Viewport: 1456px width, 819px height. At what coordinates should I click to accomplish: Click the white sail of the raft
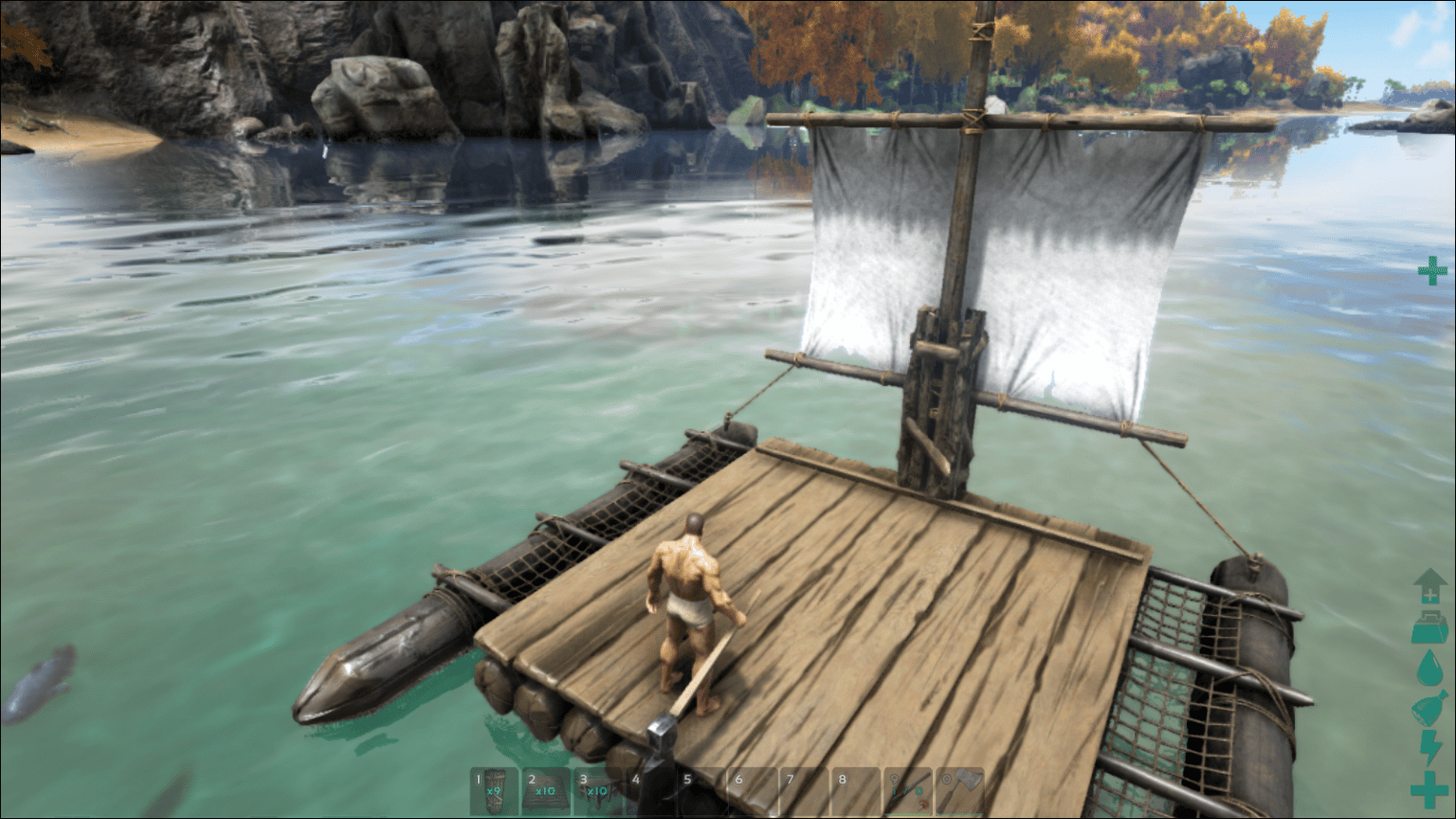point(1071,246)
